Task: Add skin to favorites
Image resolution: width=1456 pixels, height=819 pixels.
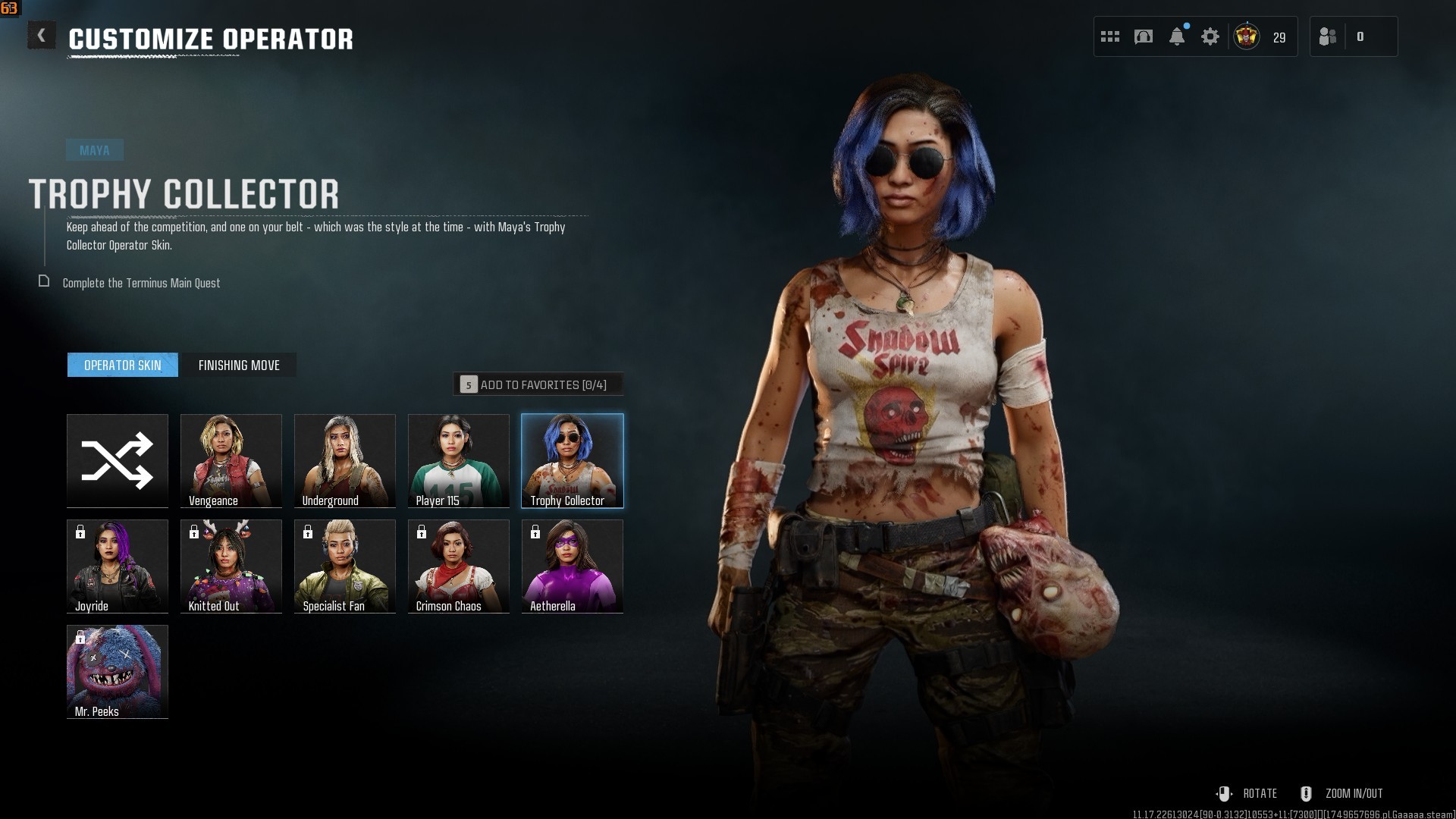Action: 538,384
